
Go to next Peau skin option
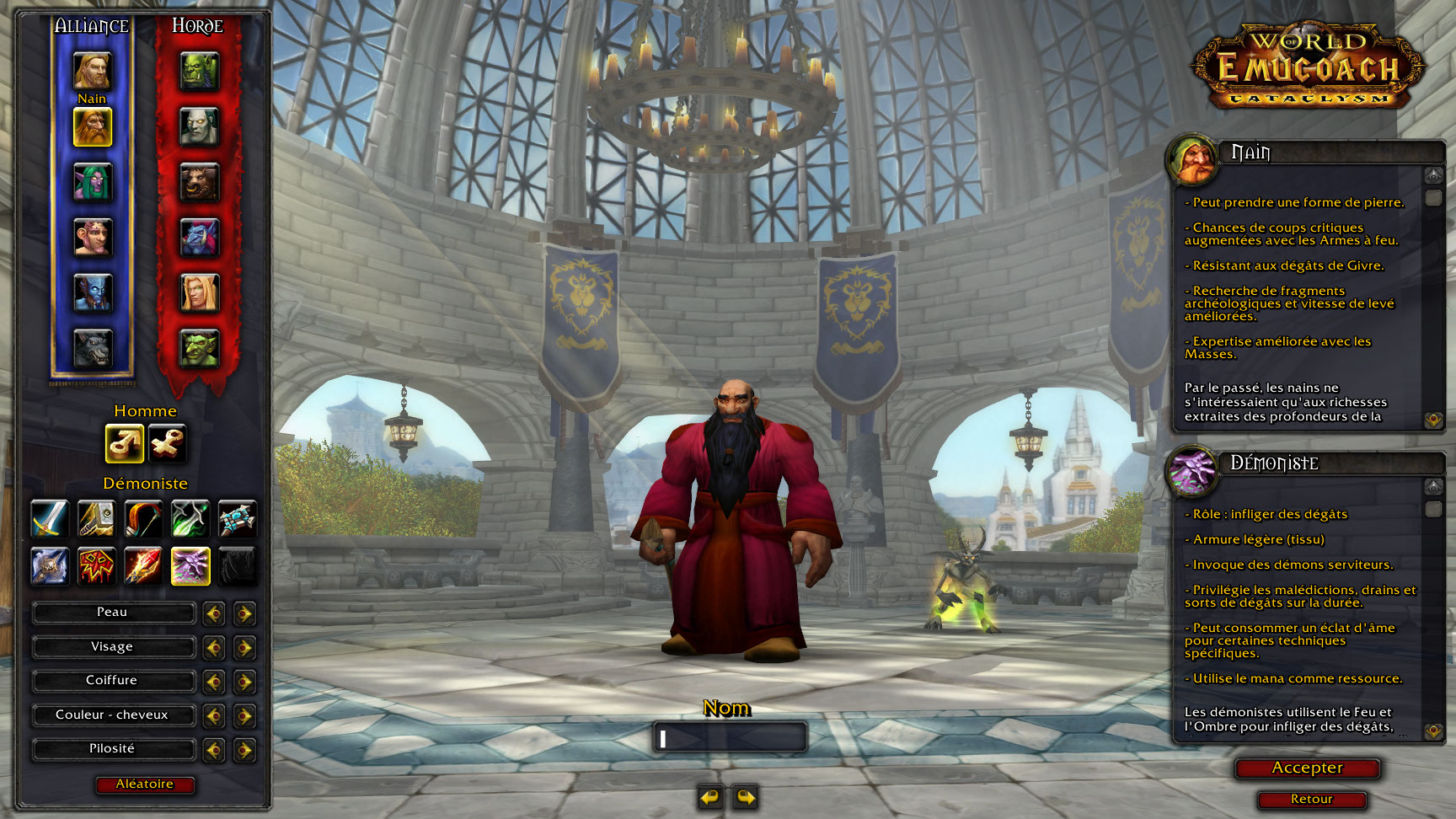click(244, 613)
